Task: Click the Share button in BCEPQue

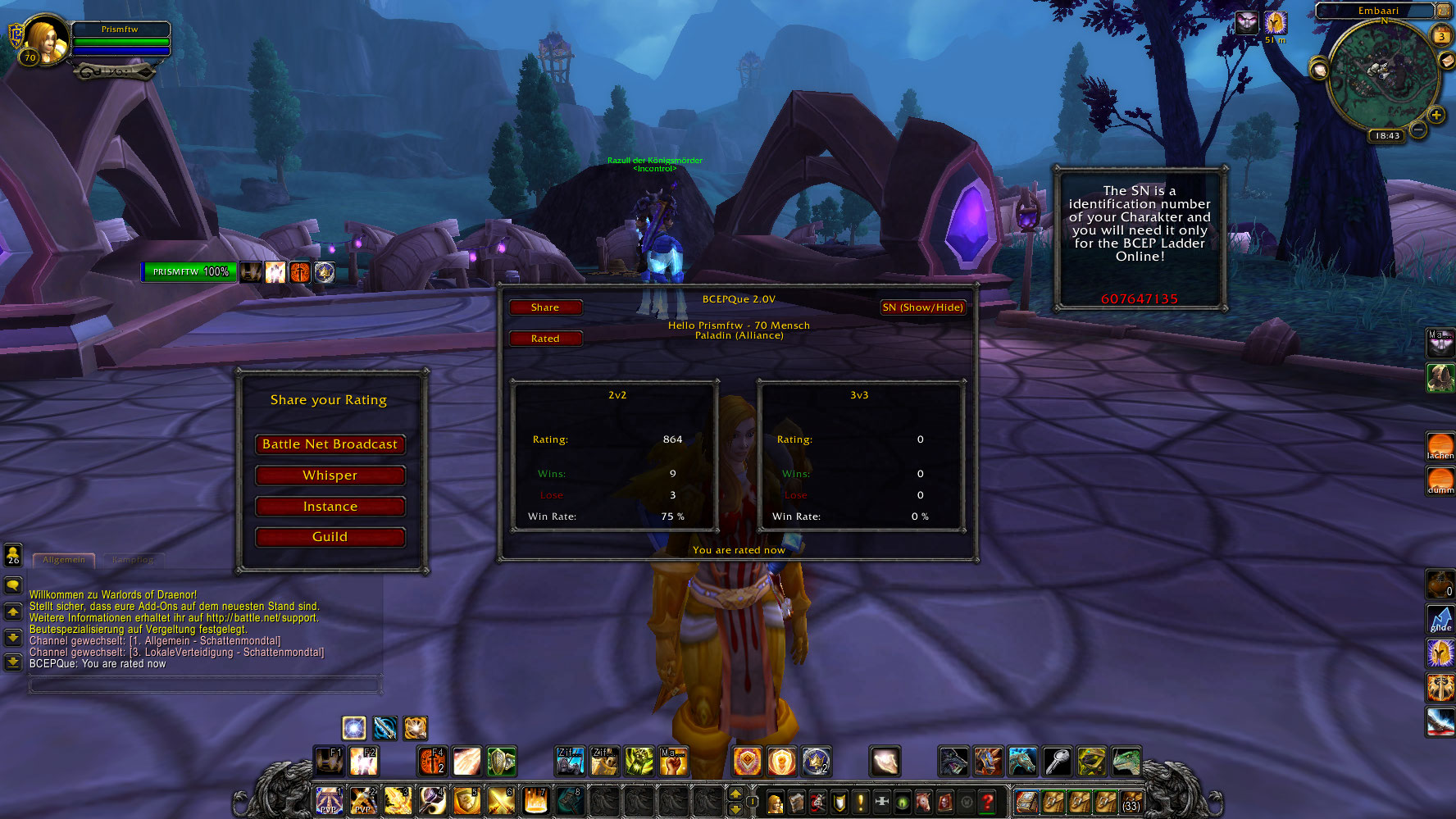Action: [x=545, y=307]
